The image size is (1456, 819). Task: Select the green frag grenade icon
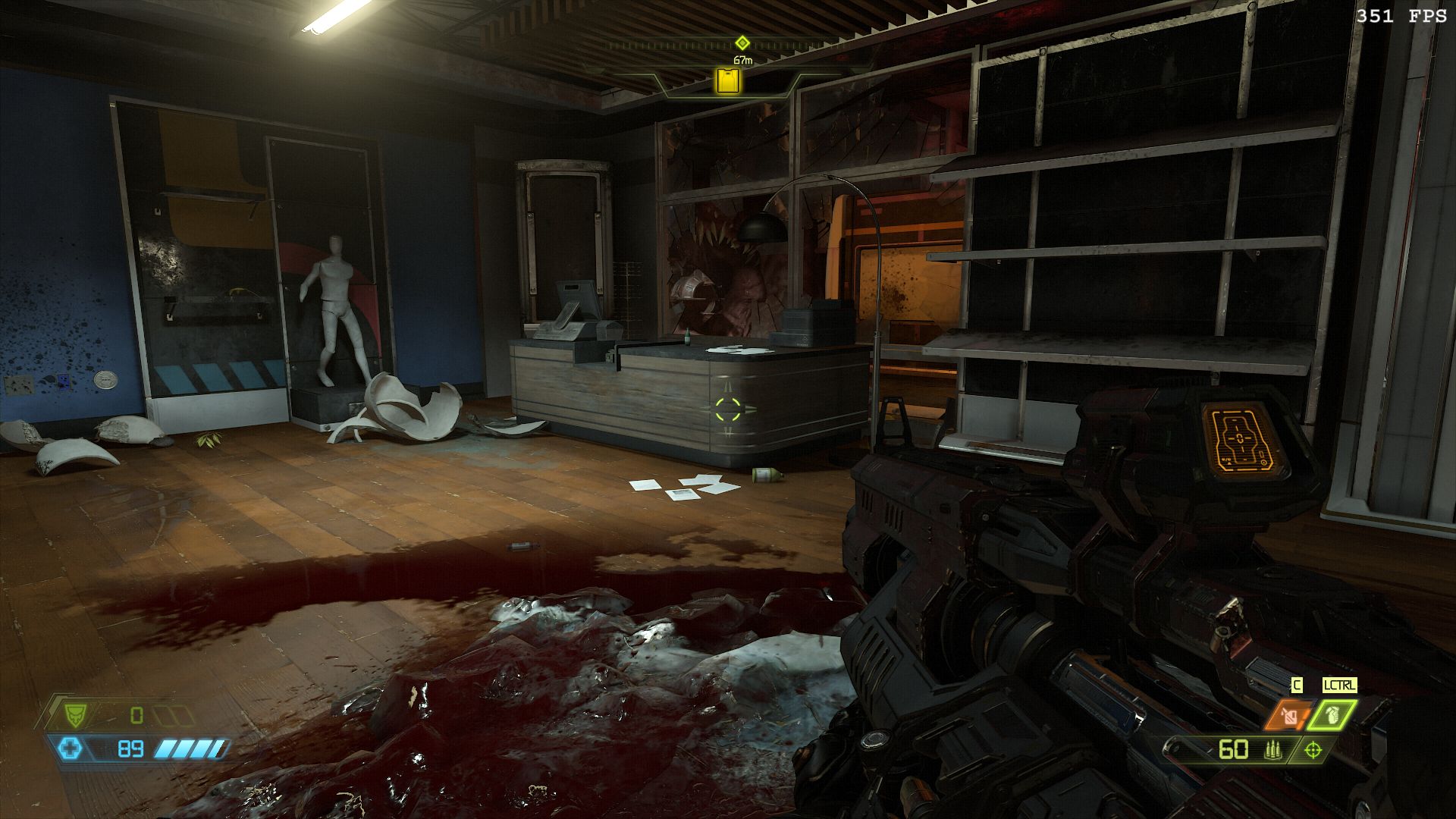pyautogui.click(x=1332, y=714)
